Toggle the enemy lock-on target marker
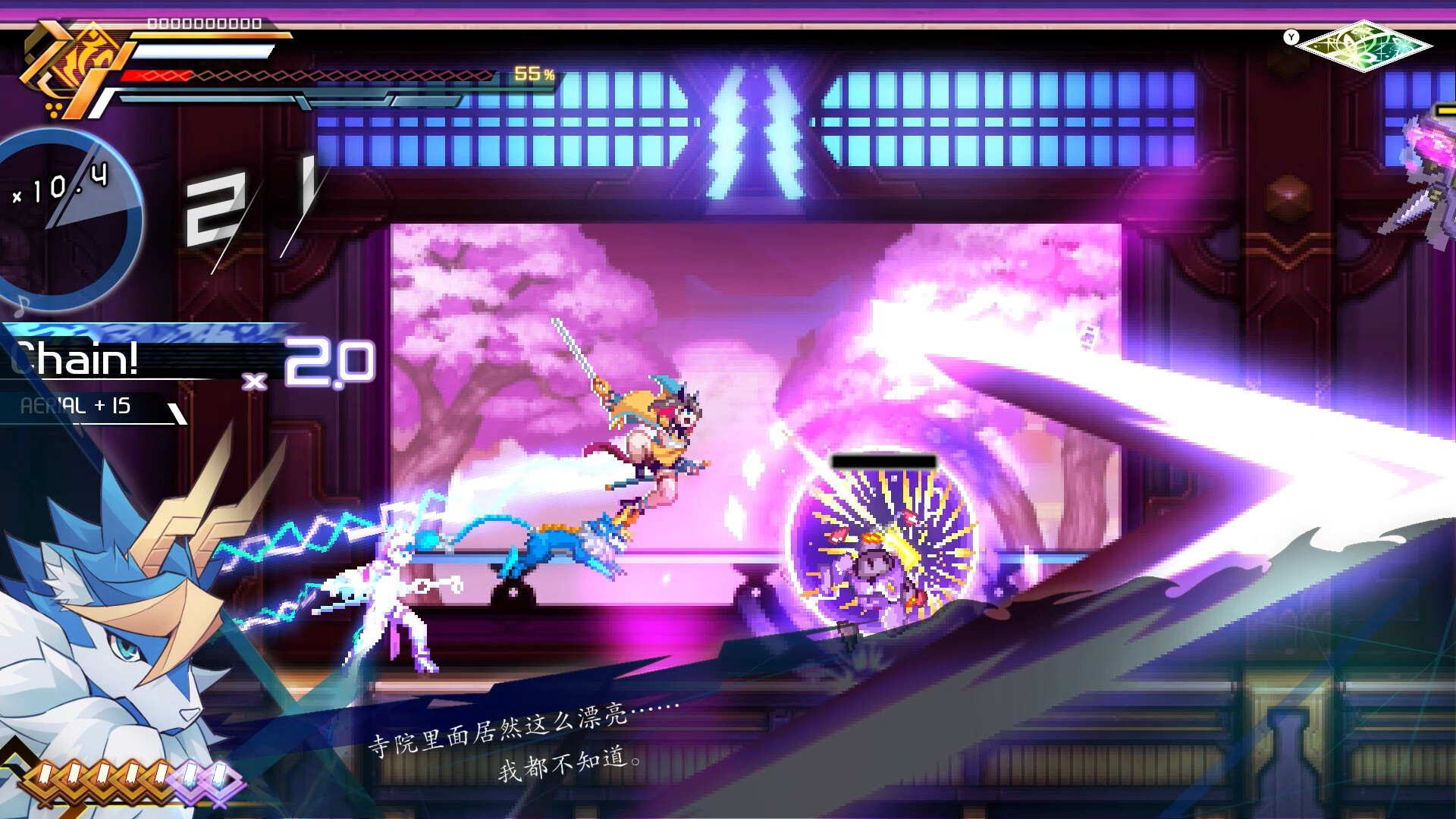The width and height of the screenshot is (1456, 819). [882, 461]
